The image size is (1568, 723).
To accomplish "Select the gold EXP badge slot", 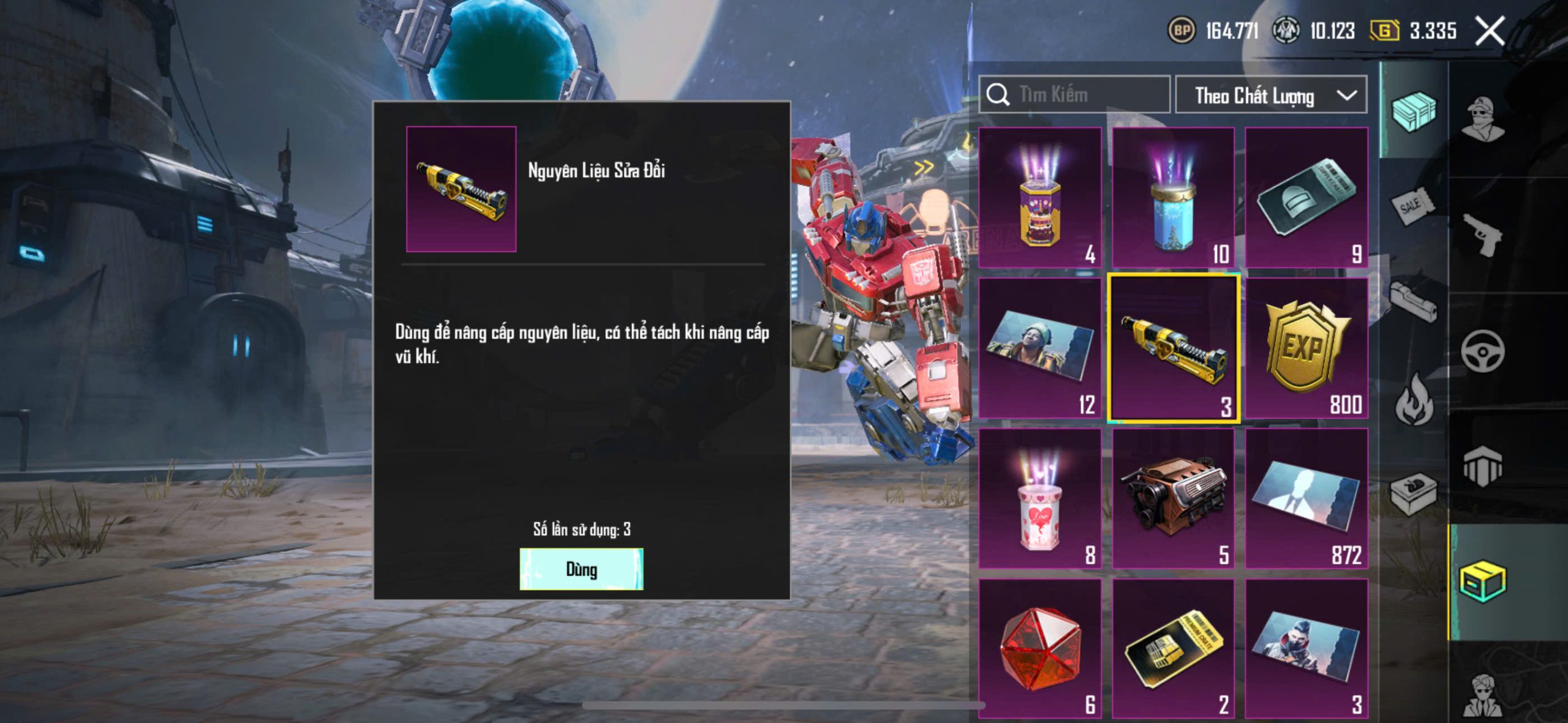I will (x=1306, y=348).
